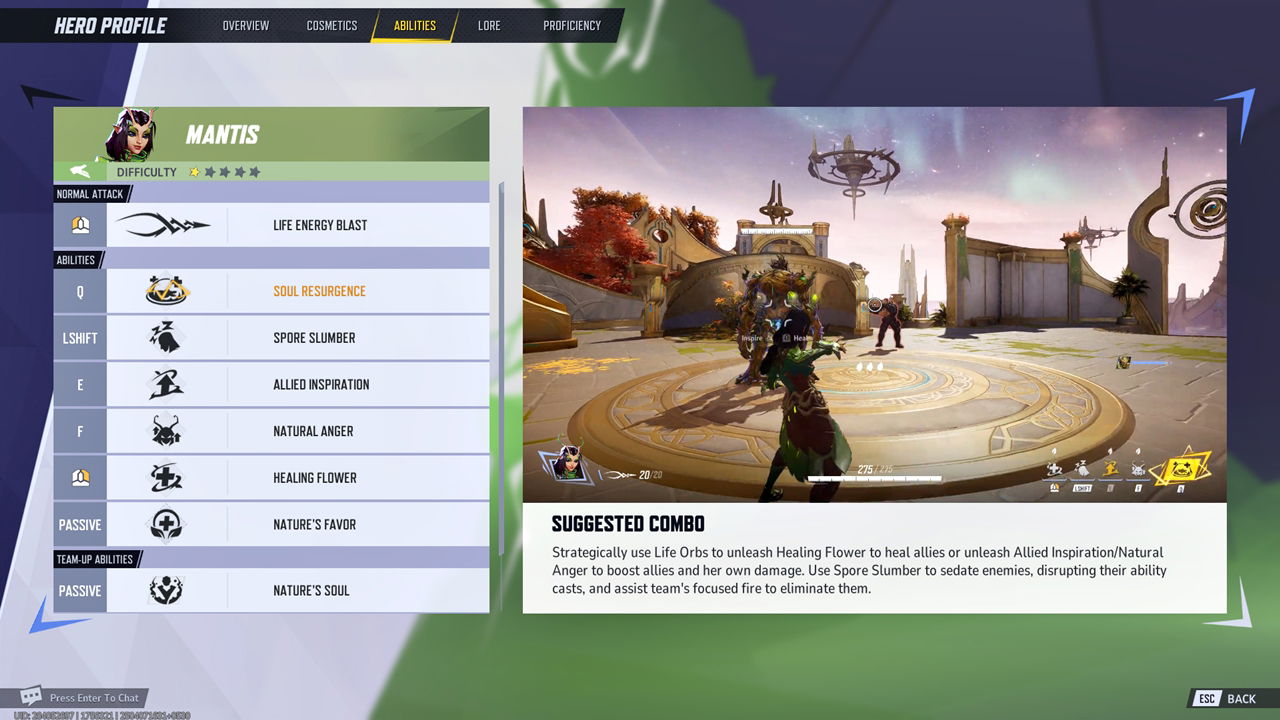Click the Spore Slumber ability icon
Image resolution: width=1280 pixels, height=720 pixels.
(166, 338)
